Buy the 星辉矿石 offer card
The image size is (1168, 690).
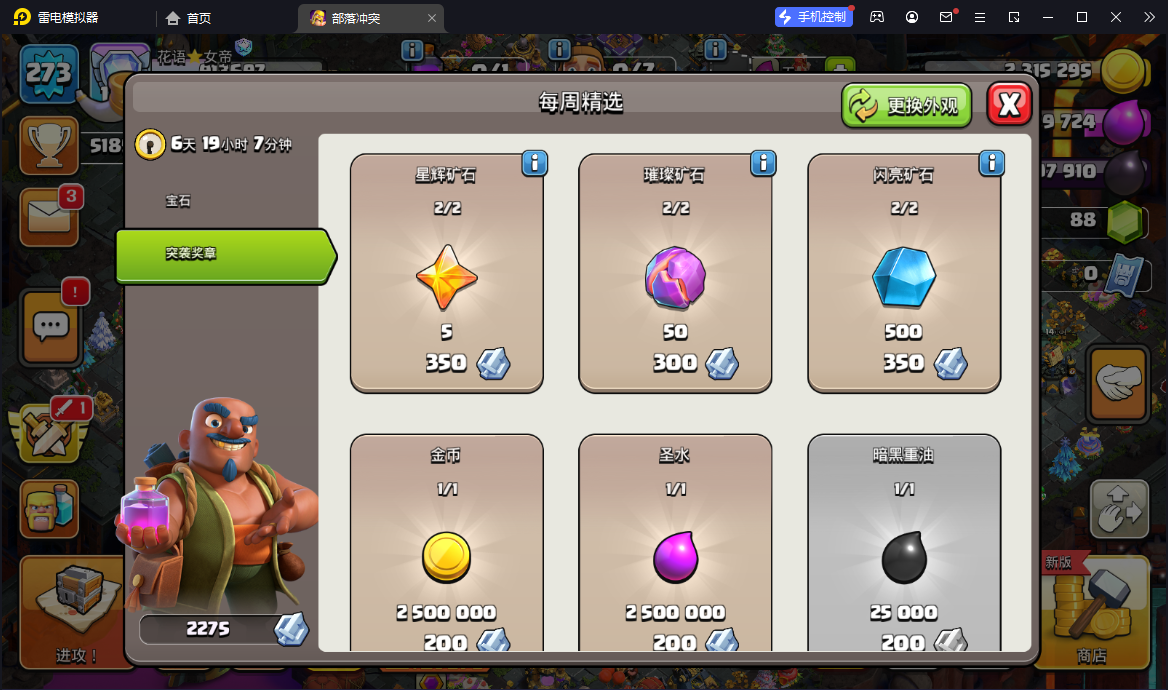point(446,273)
